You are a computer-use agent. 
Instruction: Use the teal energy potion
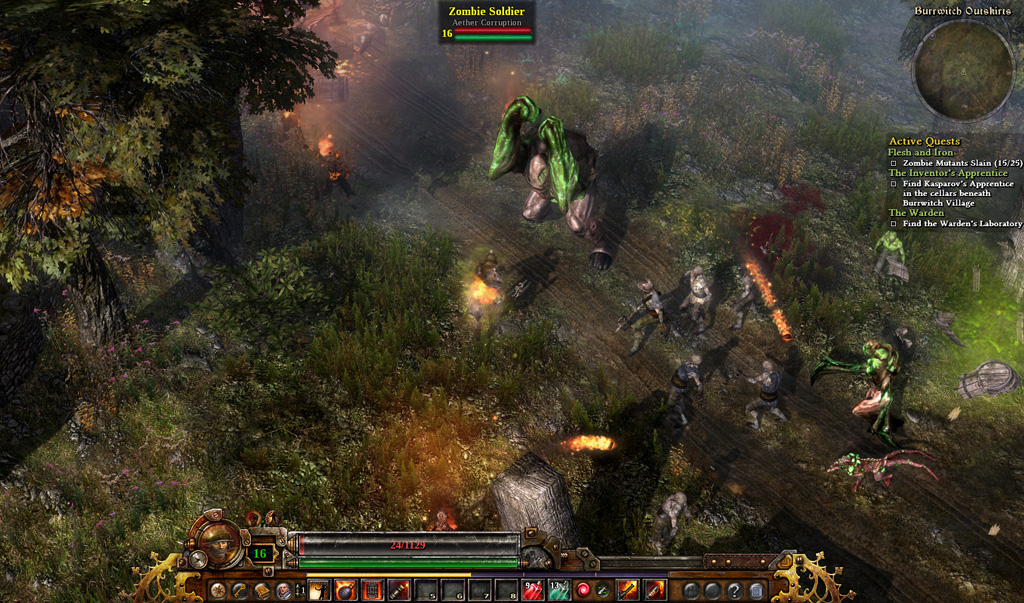pyautogui.click(x=559, y=590)
